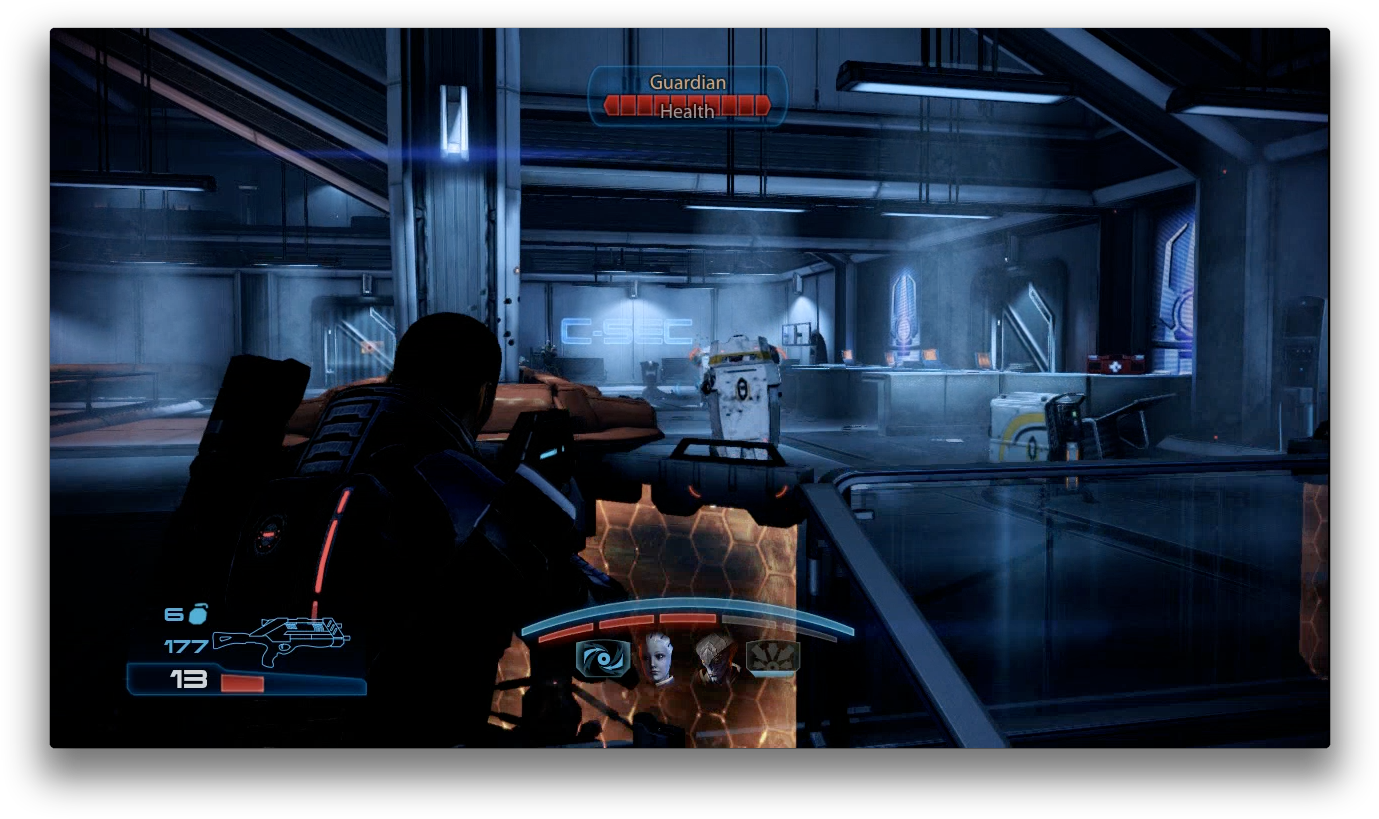
Task: Activate the blue swirl squad power icon
Action: (602, 658)
